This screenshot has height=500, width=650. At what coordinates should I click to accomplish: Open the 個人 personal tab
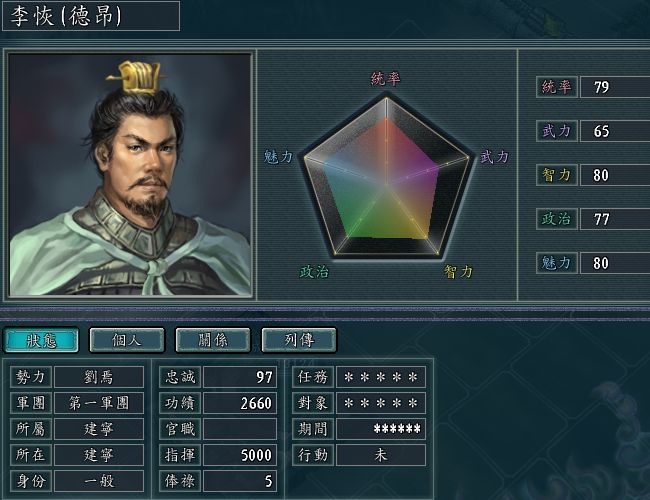point(127,340)
